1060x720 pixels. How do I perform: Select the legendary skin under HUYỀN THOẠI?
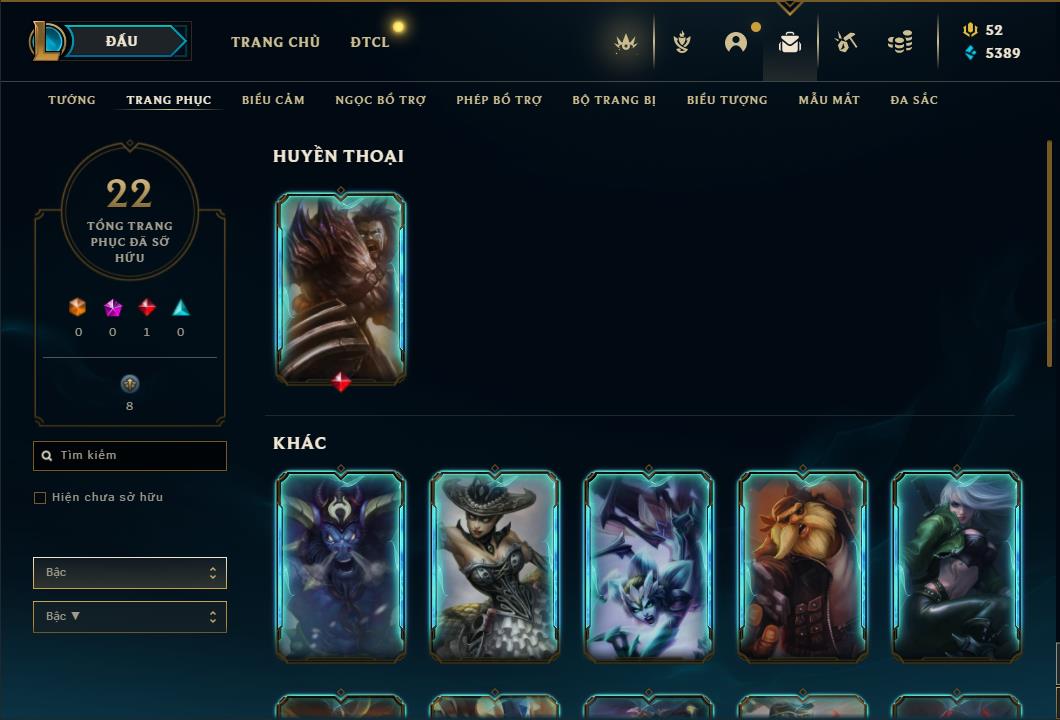tap(341, 288)
